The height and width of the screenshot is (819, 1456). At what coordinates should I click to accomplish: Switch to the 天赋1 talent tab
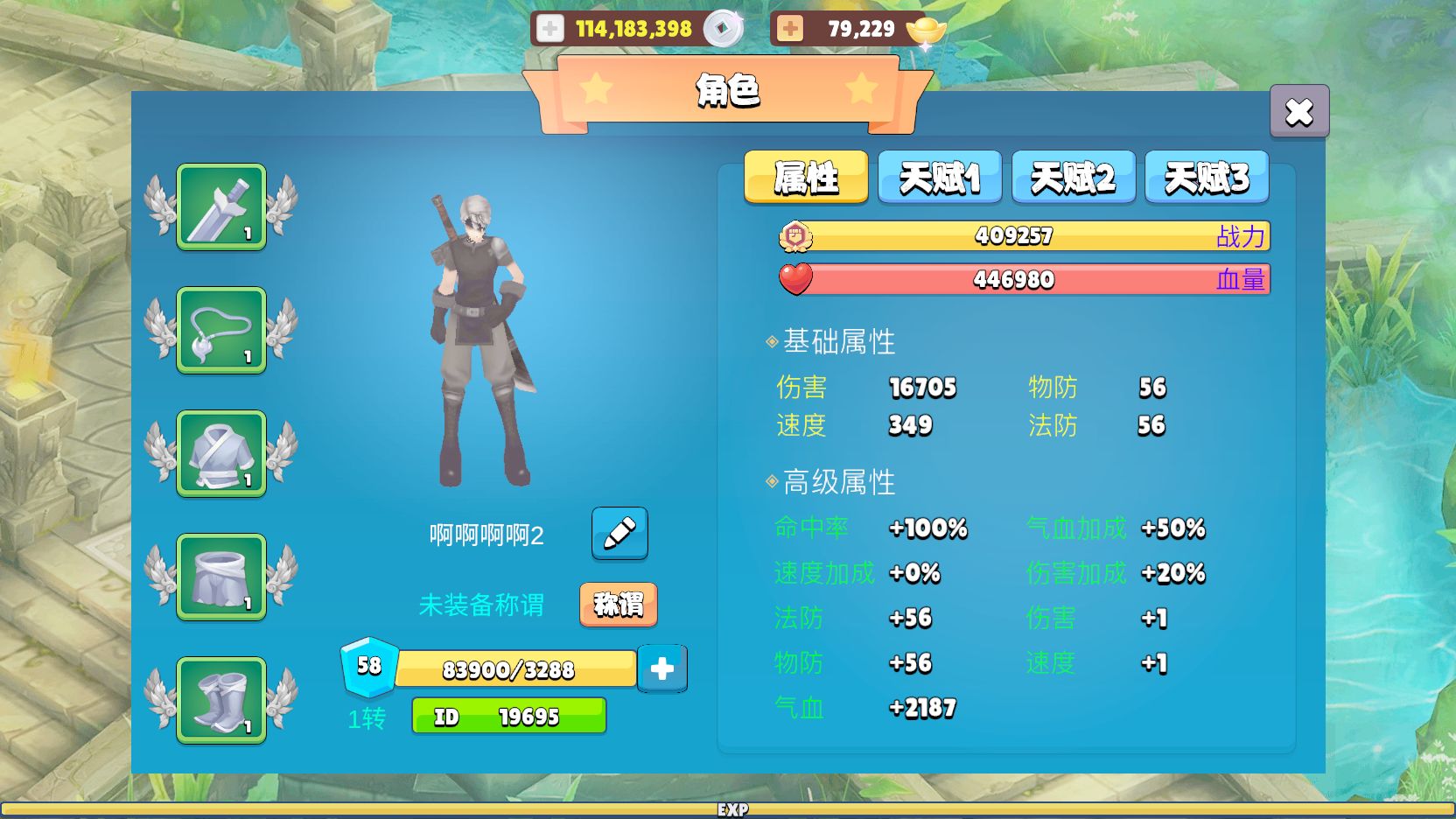[939, 177]
